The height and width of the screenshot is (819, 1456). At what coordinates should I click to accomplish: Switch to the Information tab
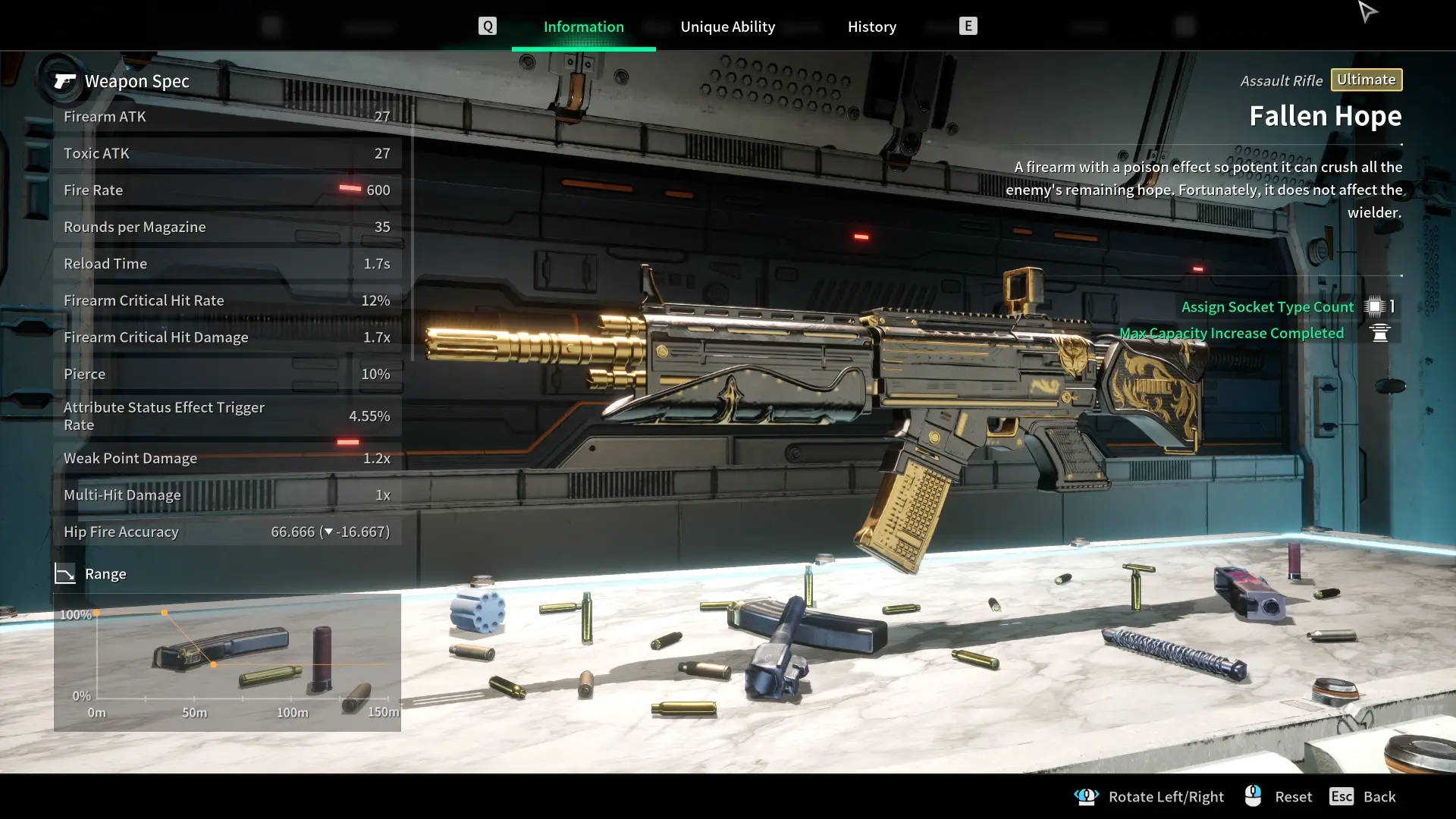point(583,27)
